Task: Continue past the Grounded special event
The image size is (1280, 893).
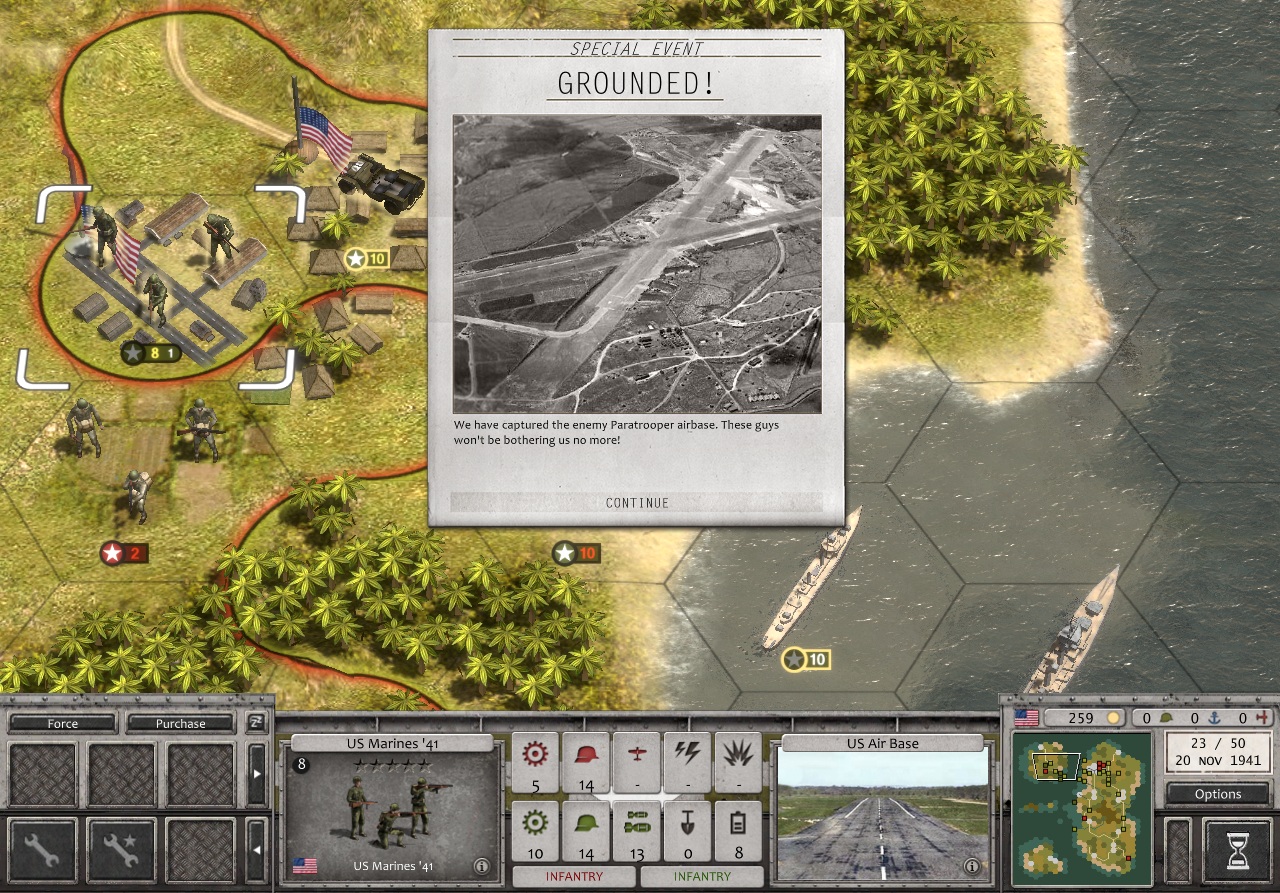Action: (637, 502)
